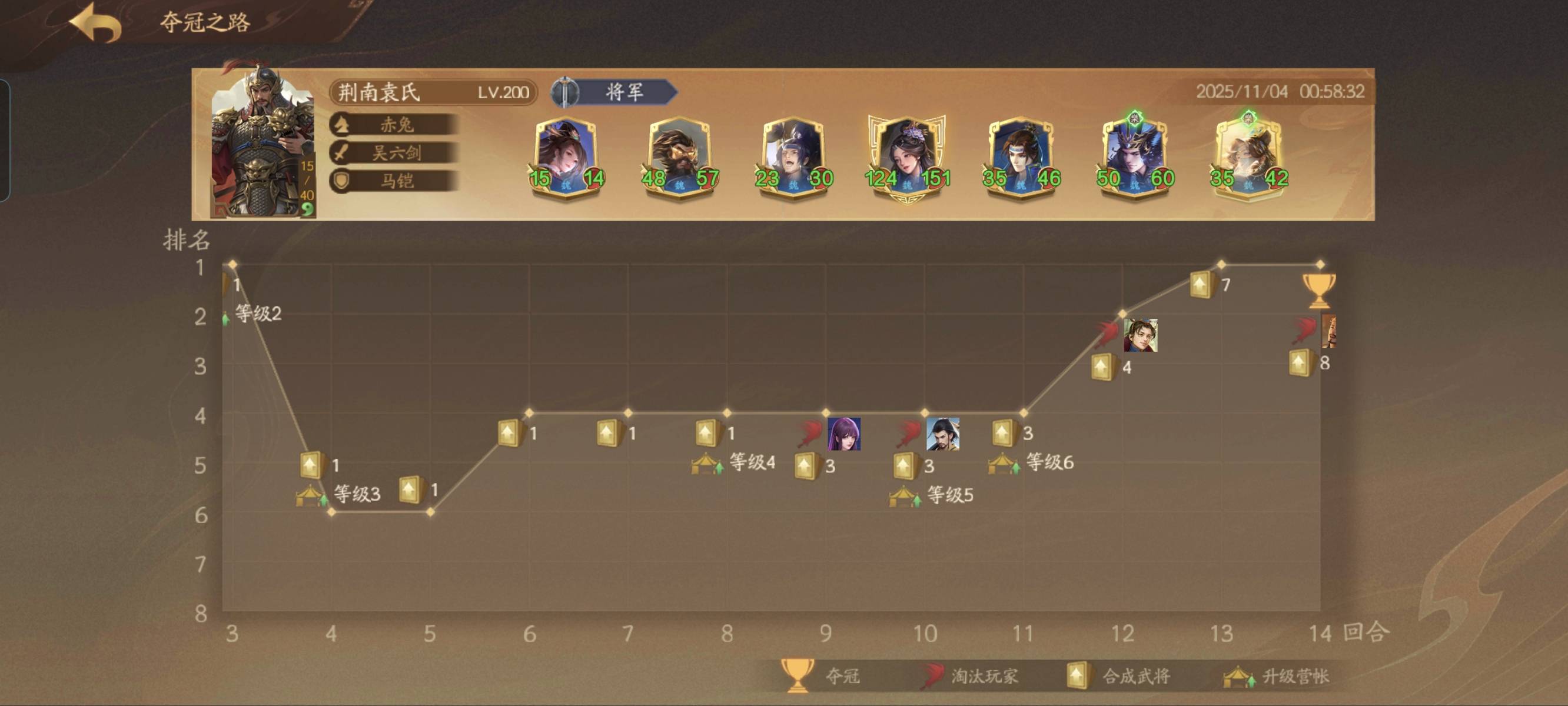
Task: Tap the 将军 rank badge
Action: (615, 92)
